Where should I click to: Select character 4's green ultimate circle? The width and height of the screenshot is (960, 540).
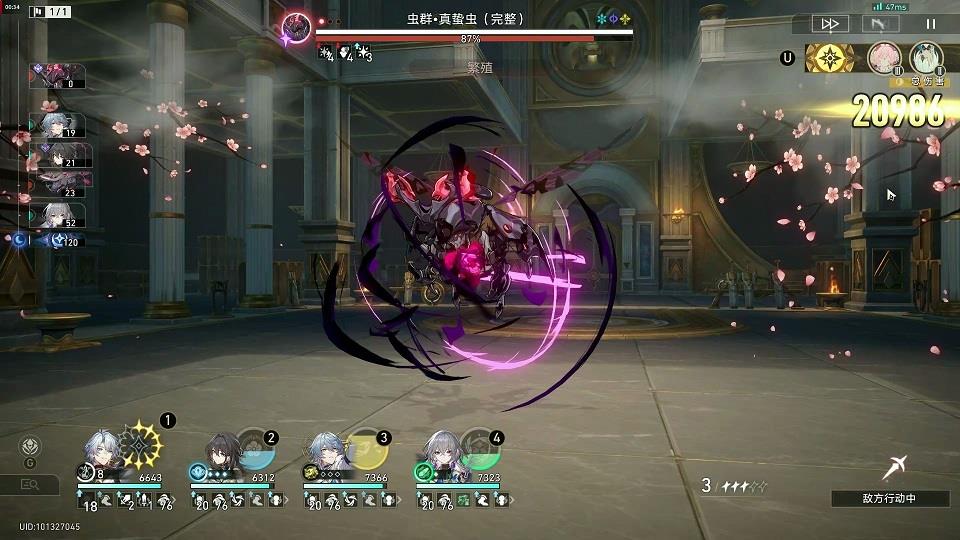tap(481, 451)
